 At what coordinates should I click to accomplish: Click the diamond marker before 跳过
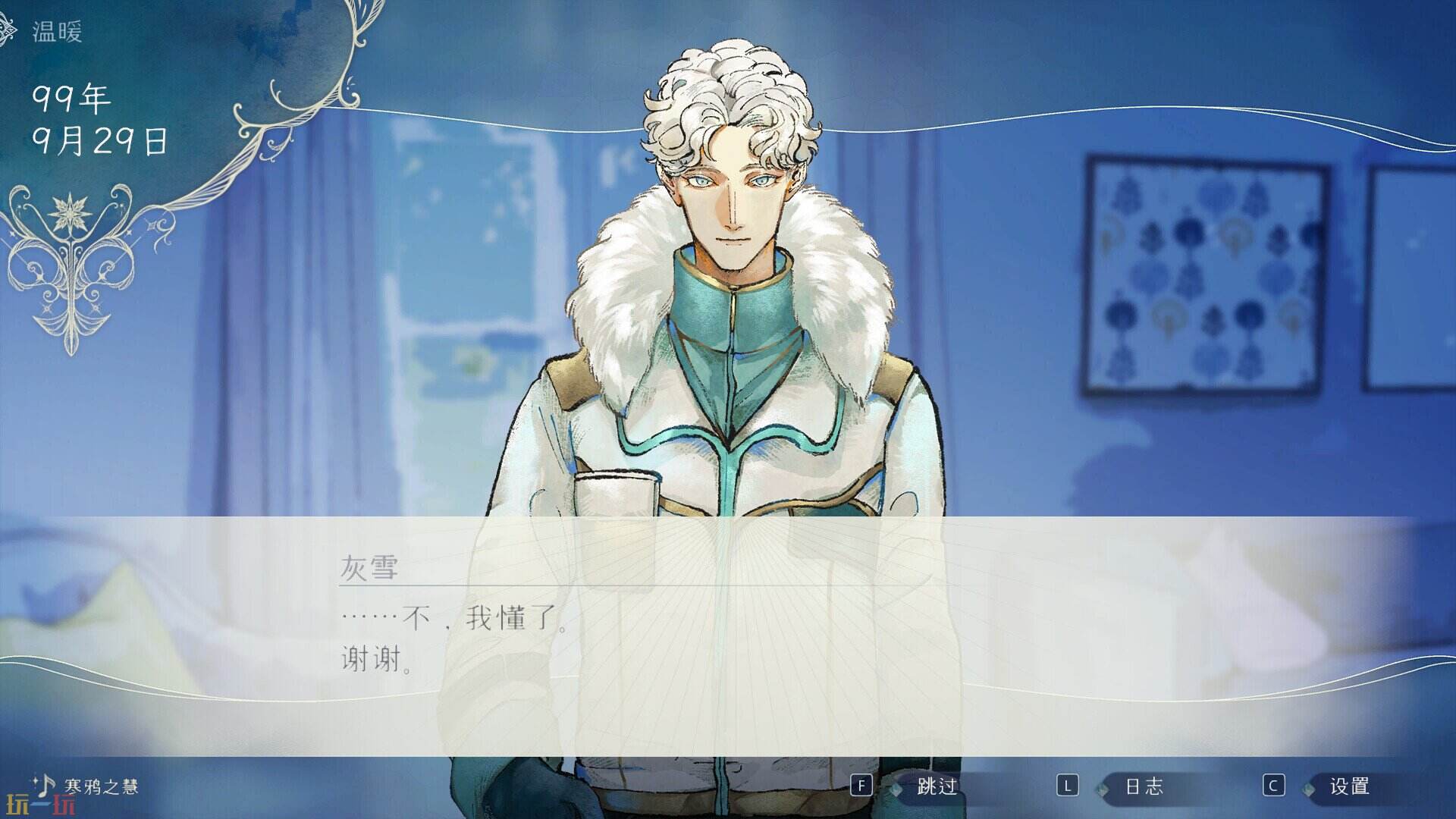click(896, 787)
